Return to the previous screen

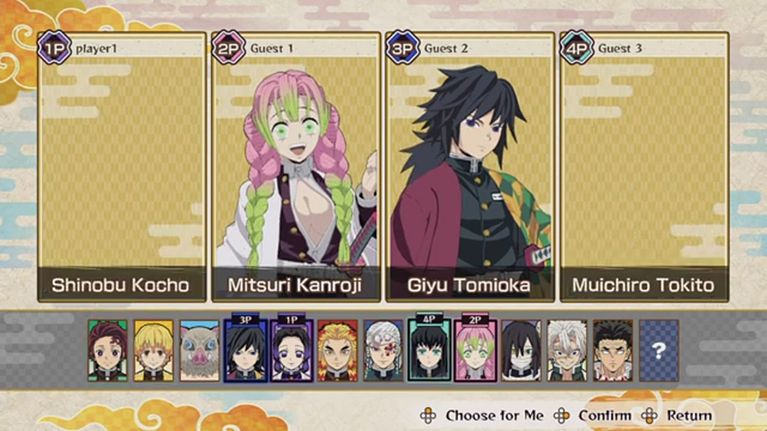pyautogui.click(x=679, y=415)
